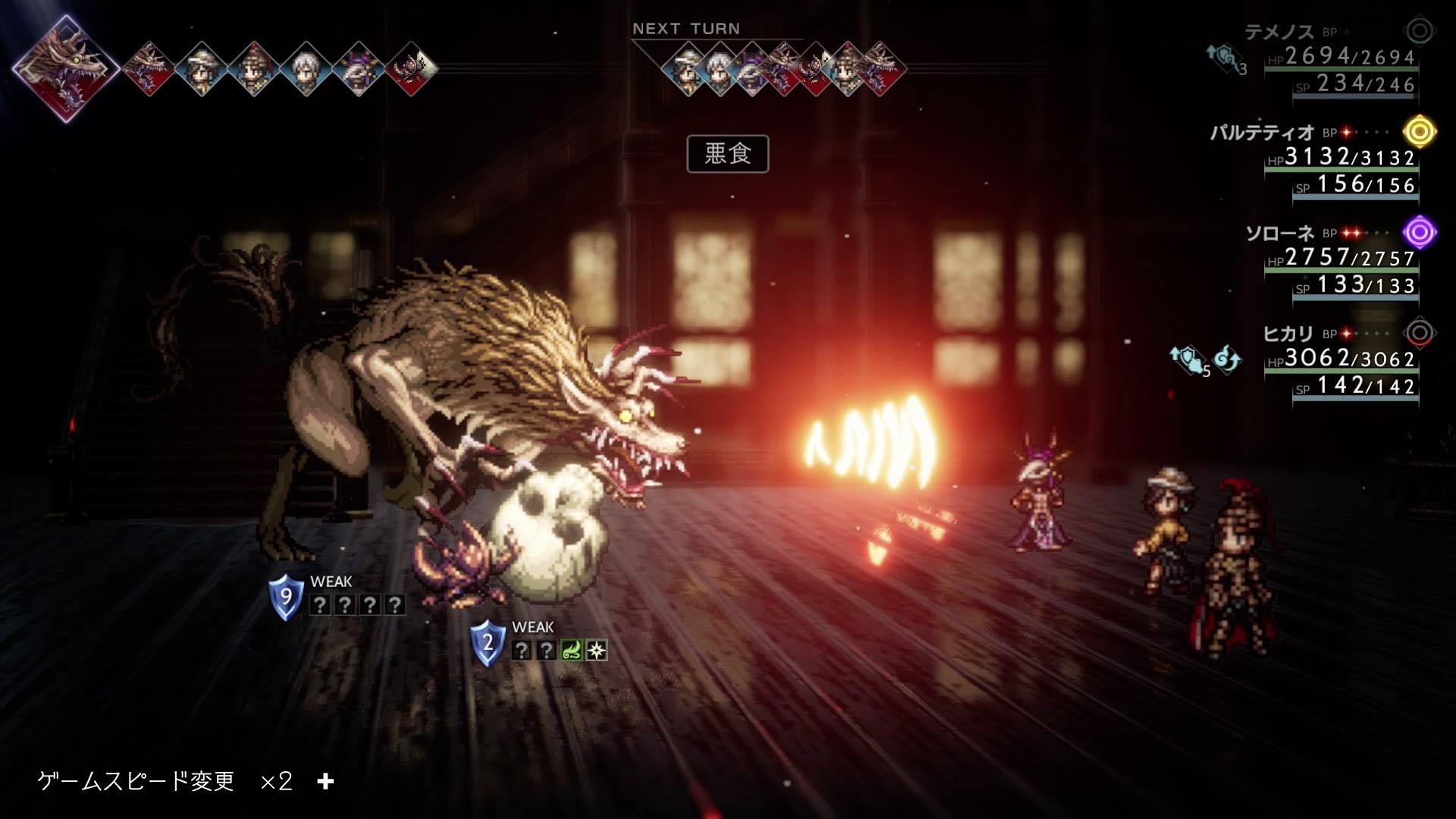Check テメノス's buff icon with 3 turns
Screen dimensions: 1456x819
[1224, 58]
